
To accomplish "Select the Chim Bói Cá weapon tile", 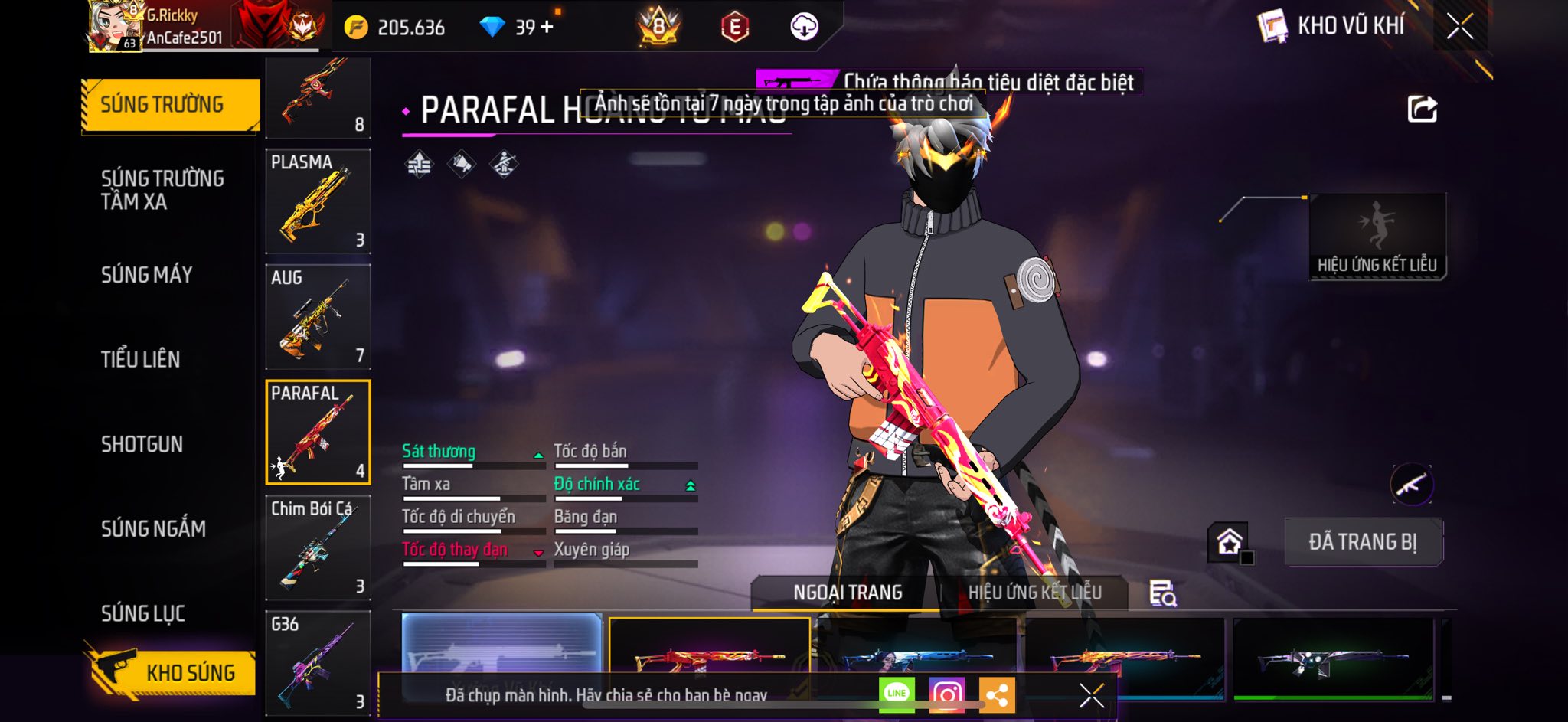I will pos(318,548).
